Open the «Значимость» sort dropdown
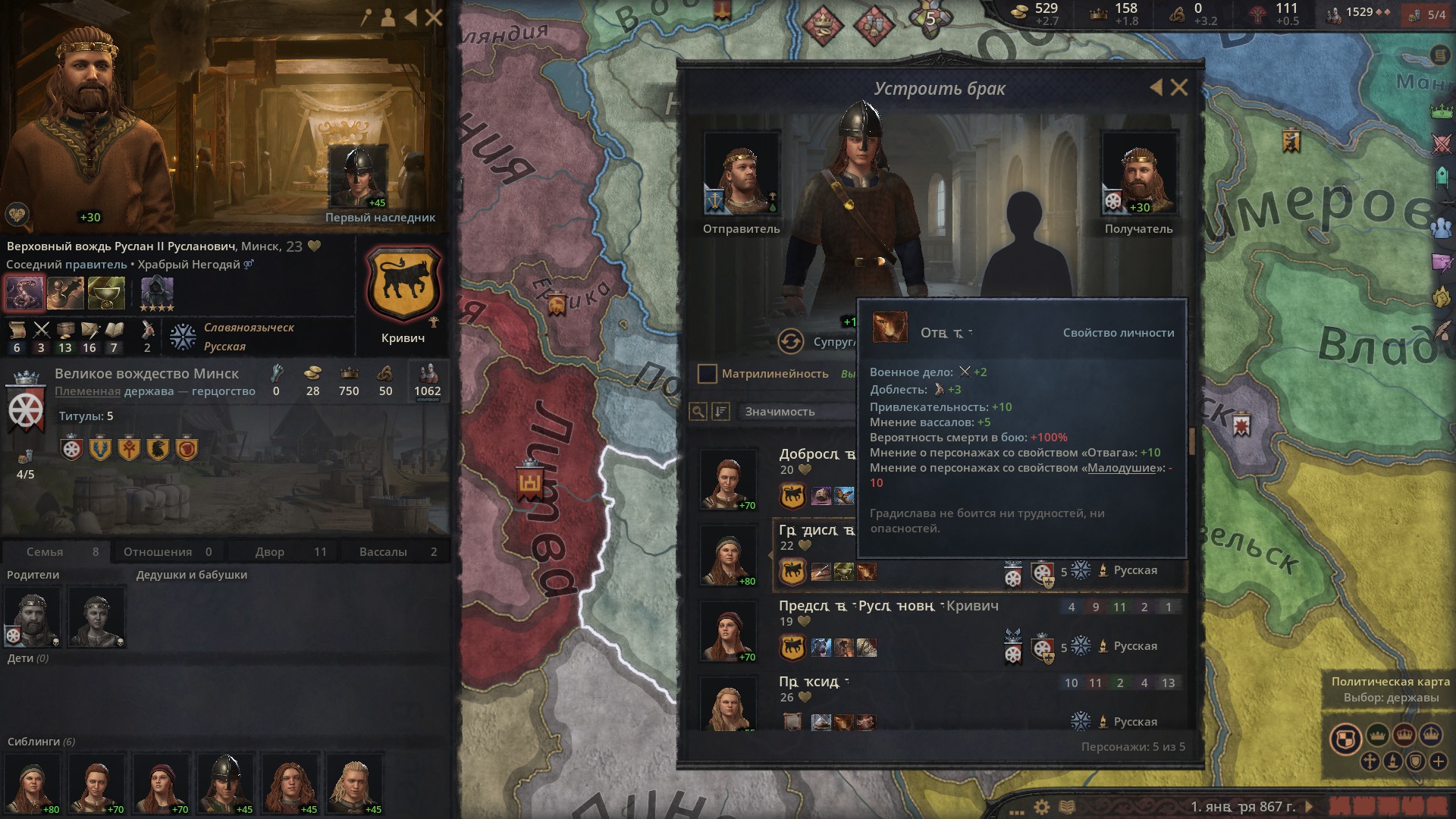The image size is (1456, 819). [x=796, y=412]
